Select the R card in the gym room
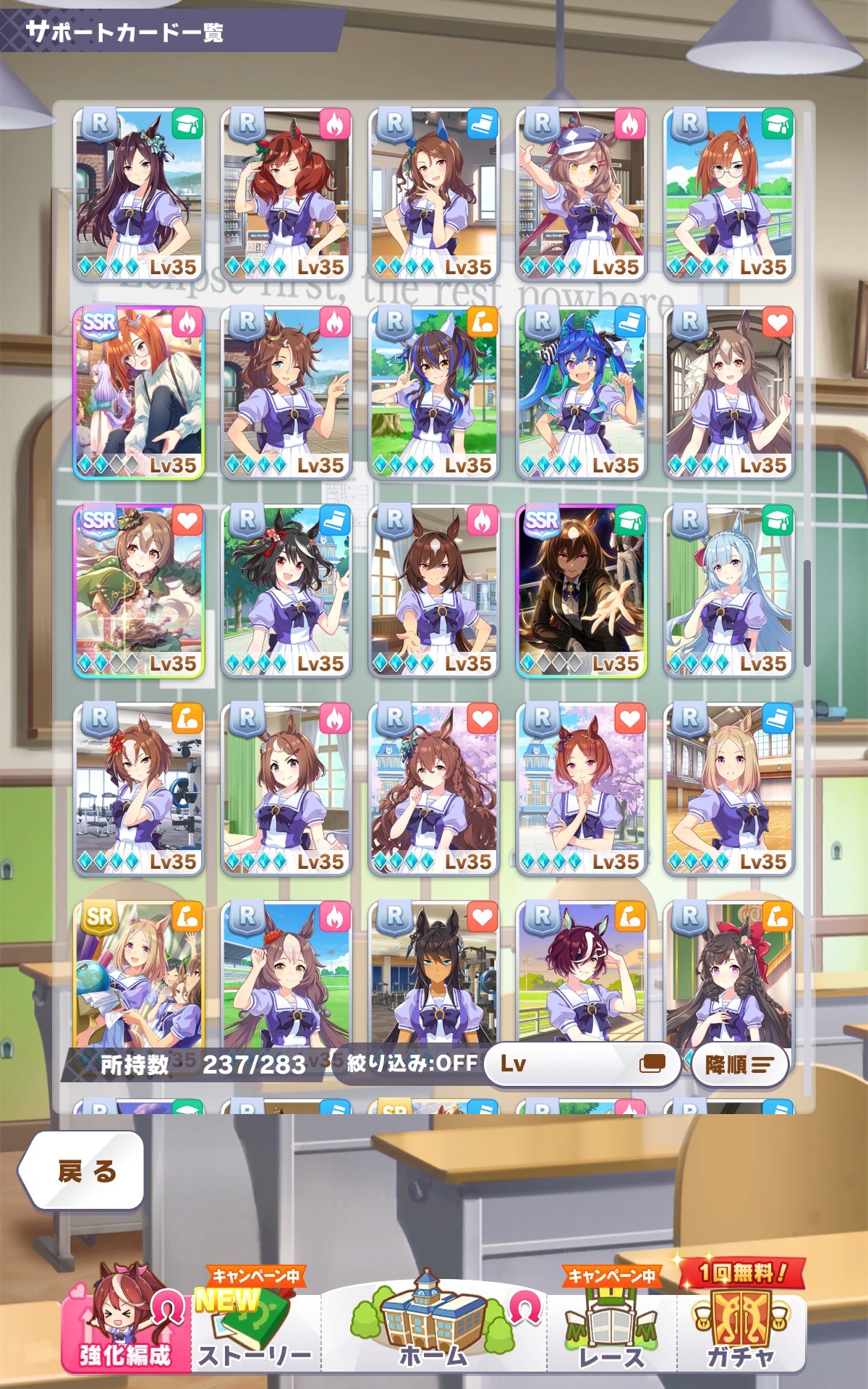 tap(139, 789)
